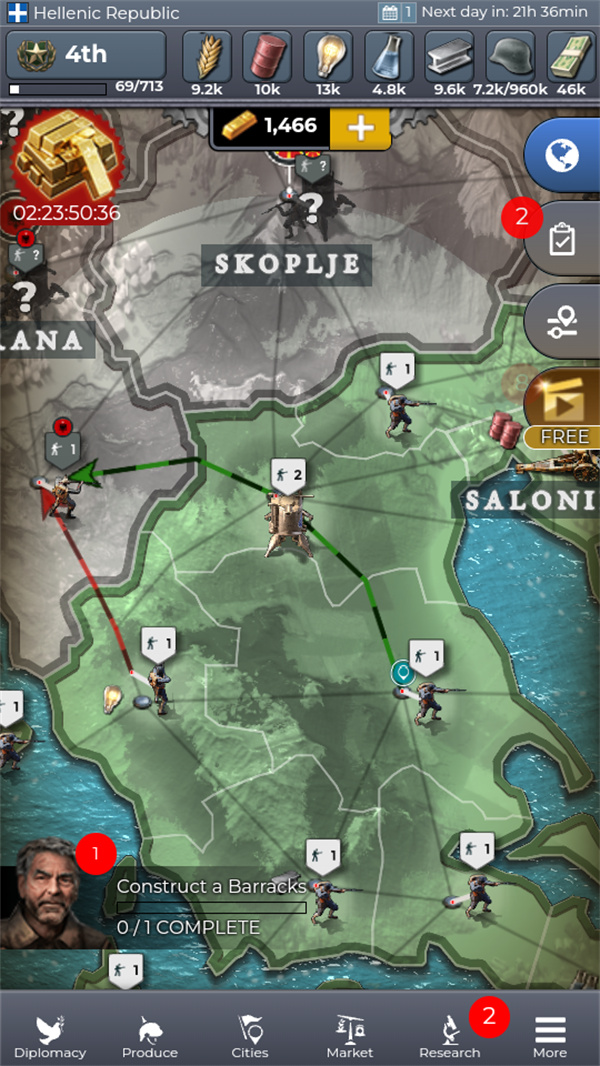
Task: Select the manpower helmet resource icon
Action: [x=511, y=62]
